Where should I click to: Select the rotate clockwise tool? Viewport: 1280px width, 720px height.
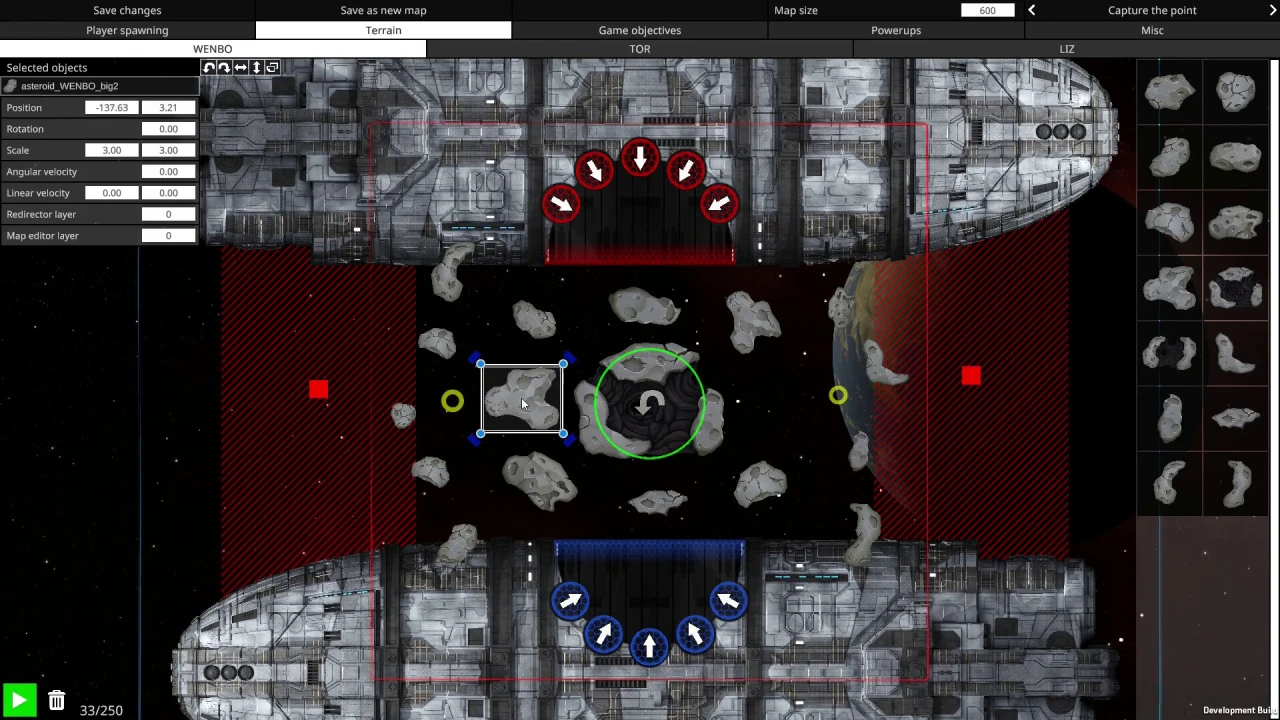tap(224, 67)
